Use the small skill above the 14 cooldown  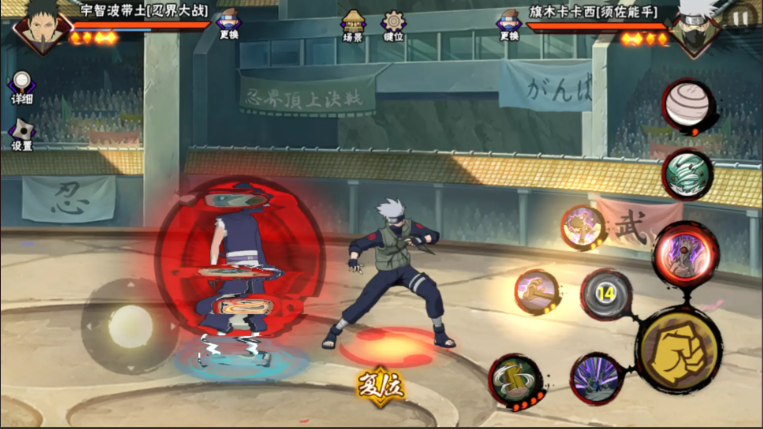click(582, 227)
